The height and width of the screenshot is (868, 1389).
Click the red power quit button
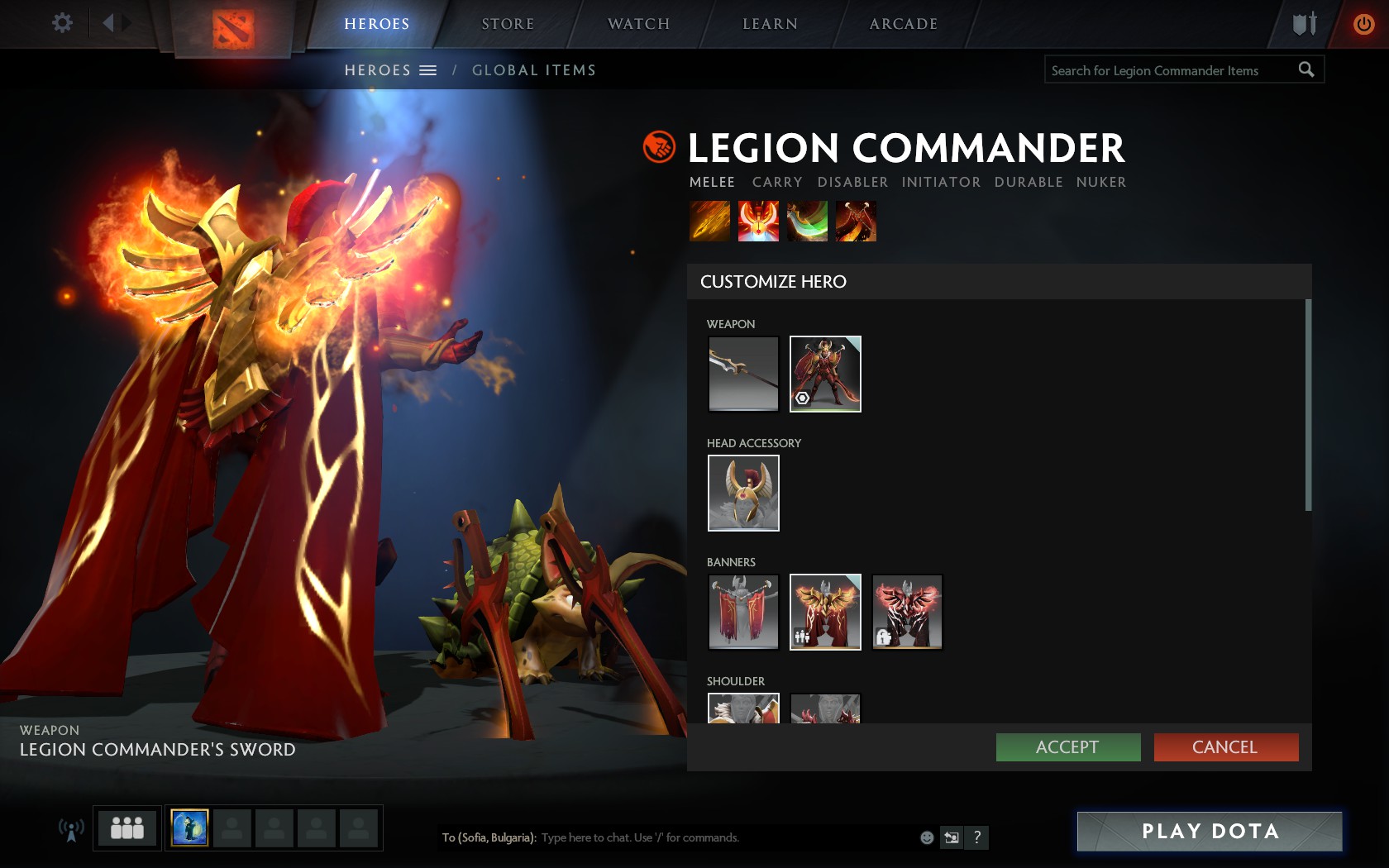pos(1363,24)
